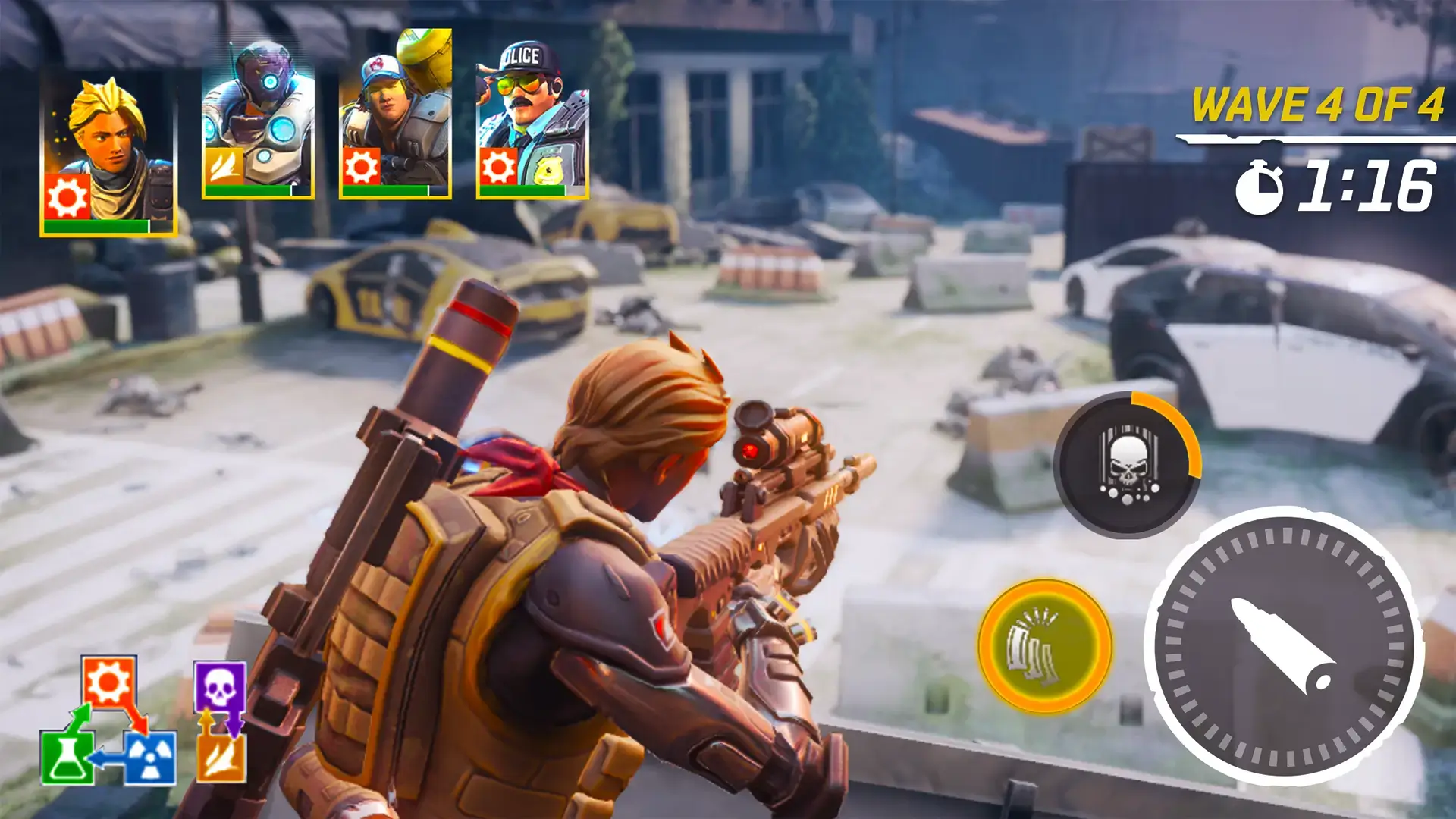
Task: Open the orange gear element icon
Action: click(108, 682)
